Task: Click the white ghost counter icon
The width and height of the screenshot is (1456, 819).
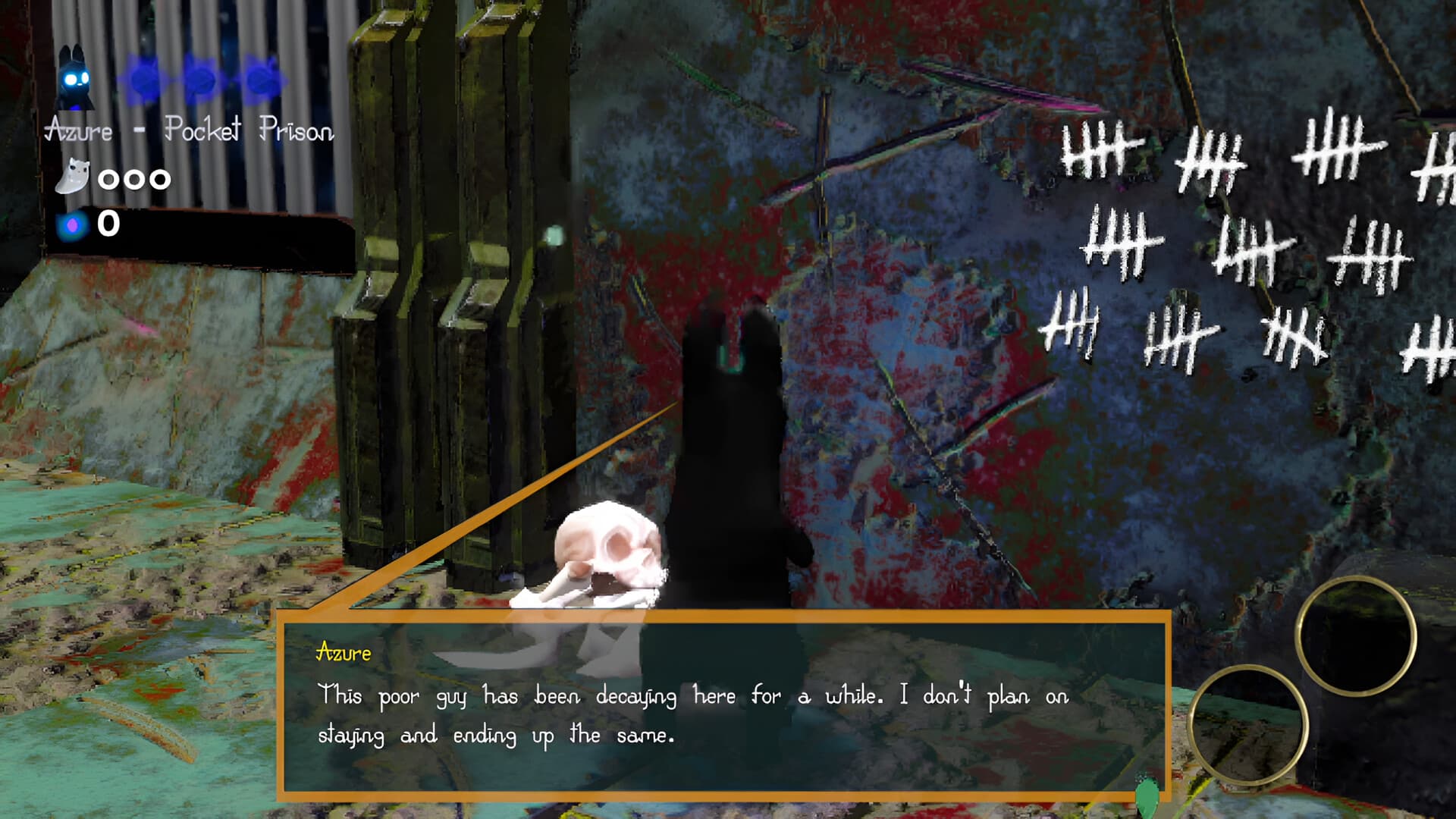Action: click(x=71, y=177)
